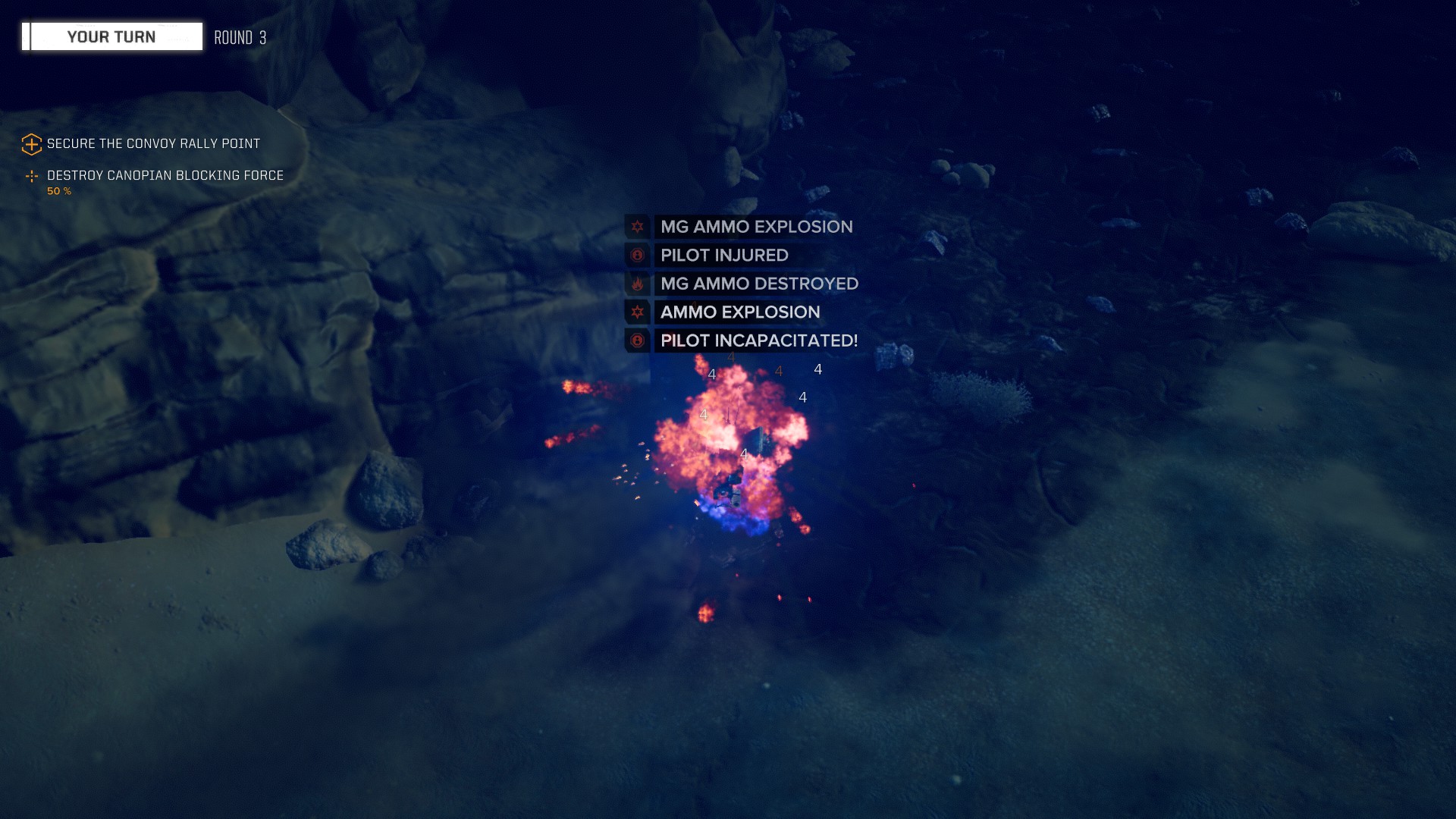Click the Ammo Explosion star icon
Image resolution: width=1456 pixels, height=819 pixels.
tap(638, 312)
